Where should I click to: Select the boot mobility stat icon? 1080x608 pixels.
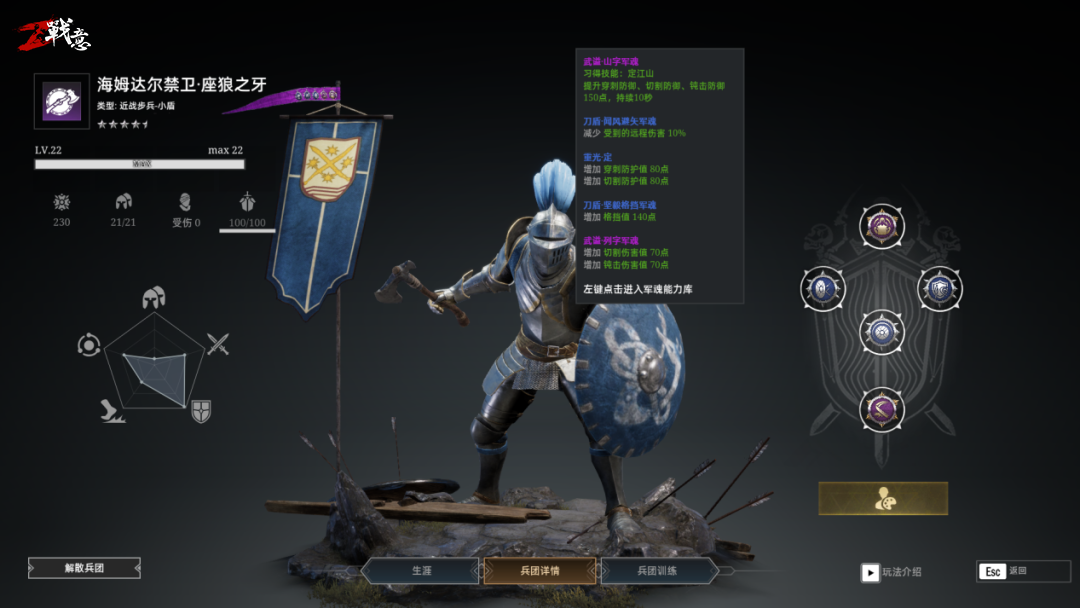click(x=112, y=410)
